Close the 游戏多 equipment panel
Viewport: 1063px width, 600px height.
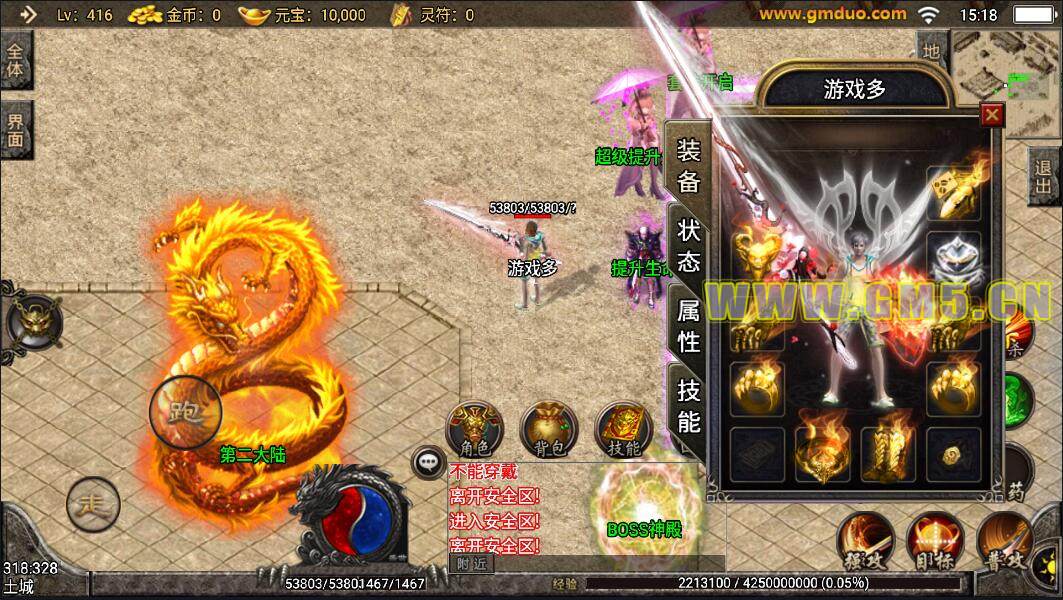click(x=992, y=114)
